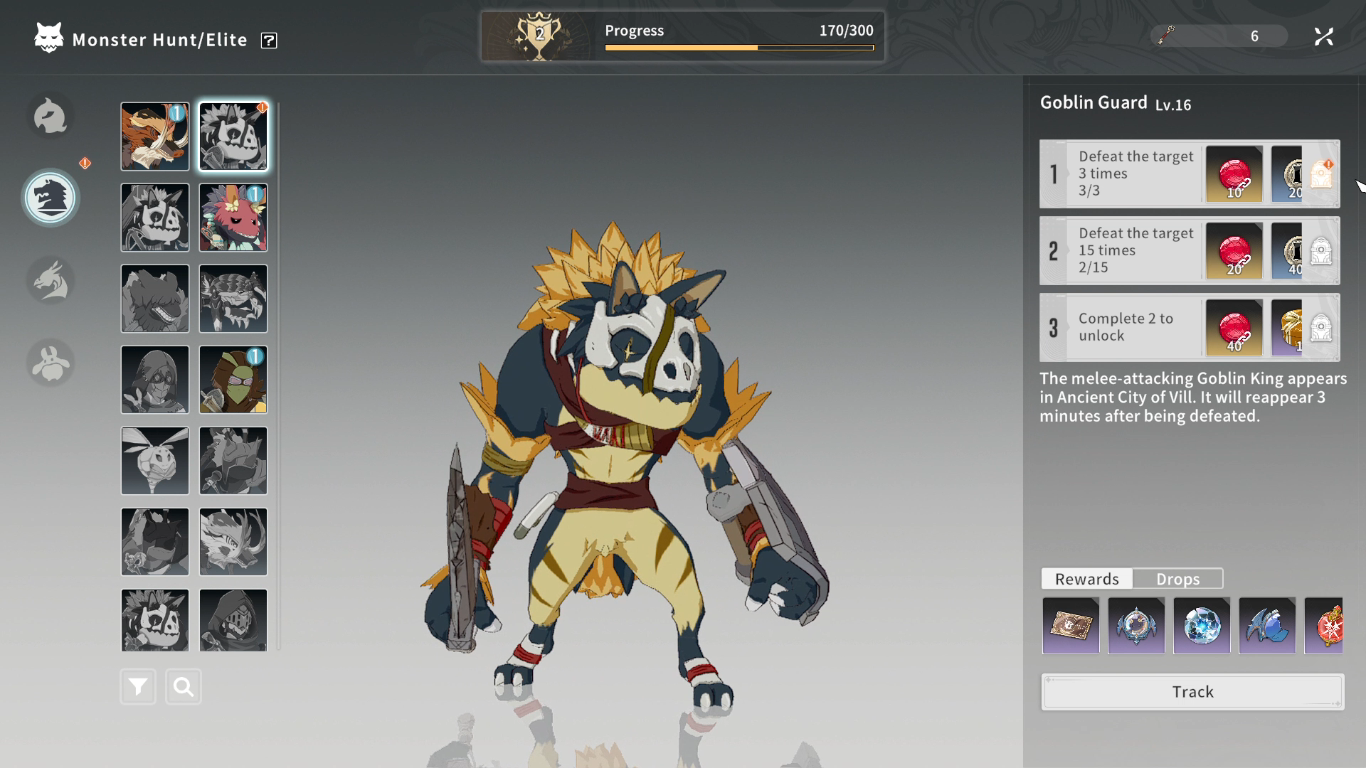
Task: Select the wasp monster thumbnail
Action: pos(155,460)
